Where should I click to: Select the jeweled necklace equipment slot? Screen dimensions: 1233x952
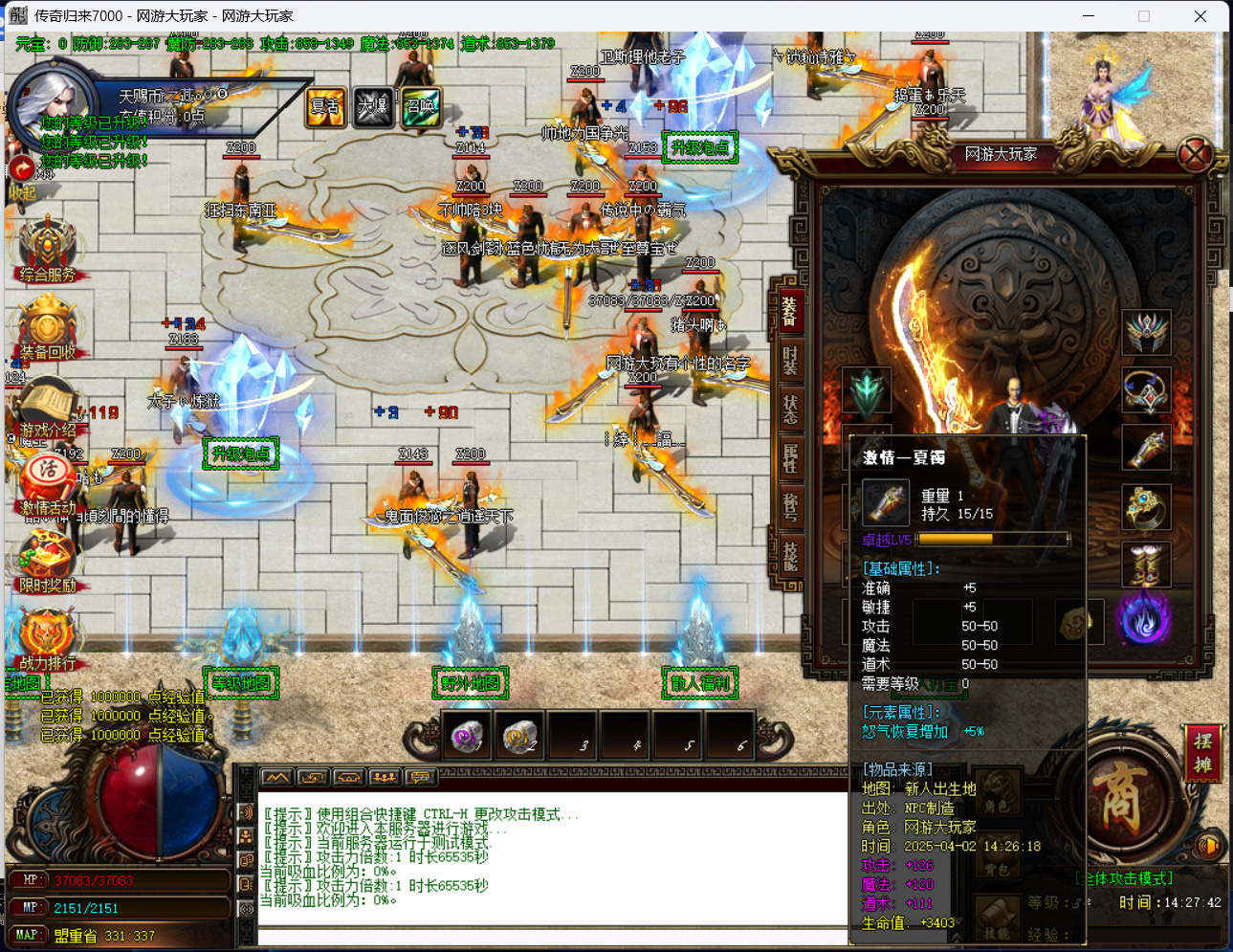1146,389
